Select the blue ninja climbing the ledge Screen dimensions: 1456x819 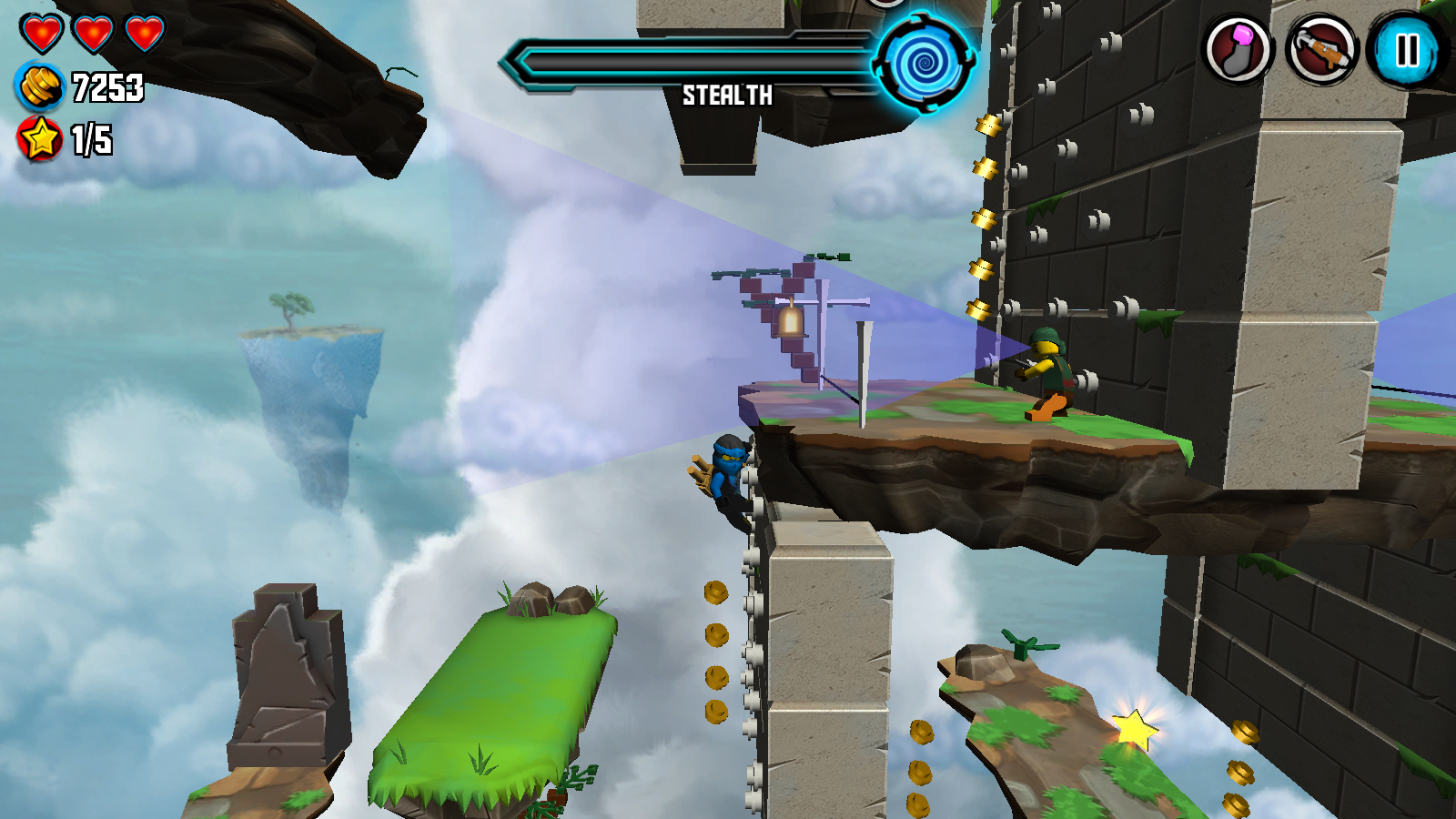[x=729, y=472]
